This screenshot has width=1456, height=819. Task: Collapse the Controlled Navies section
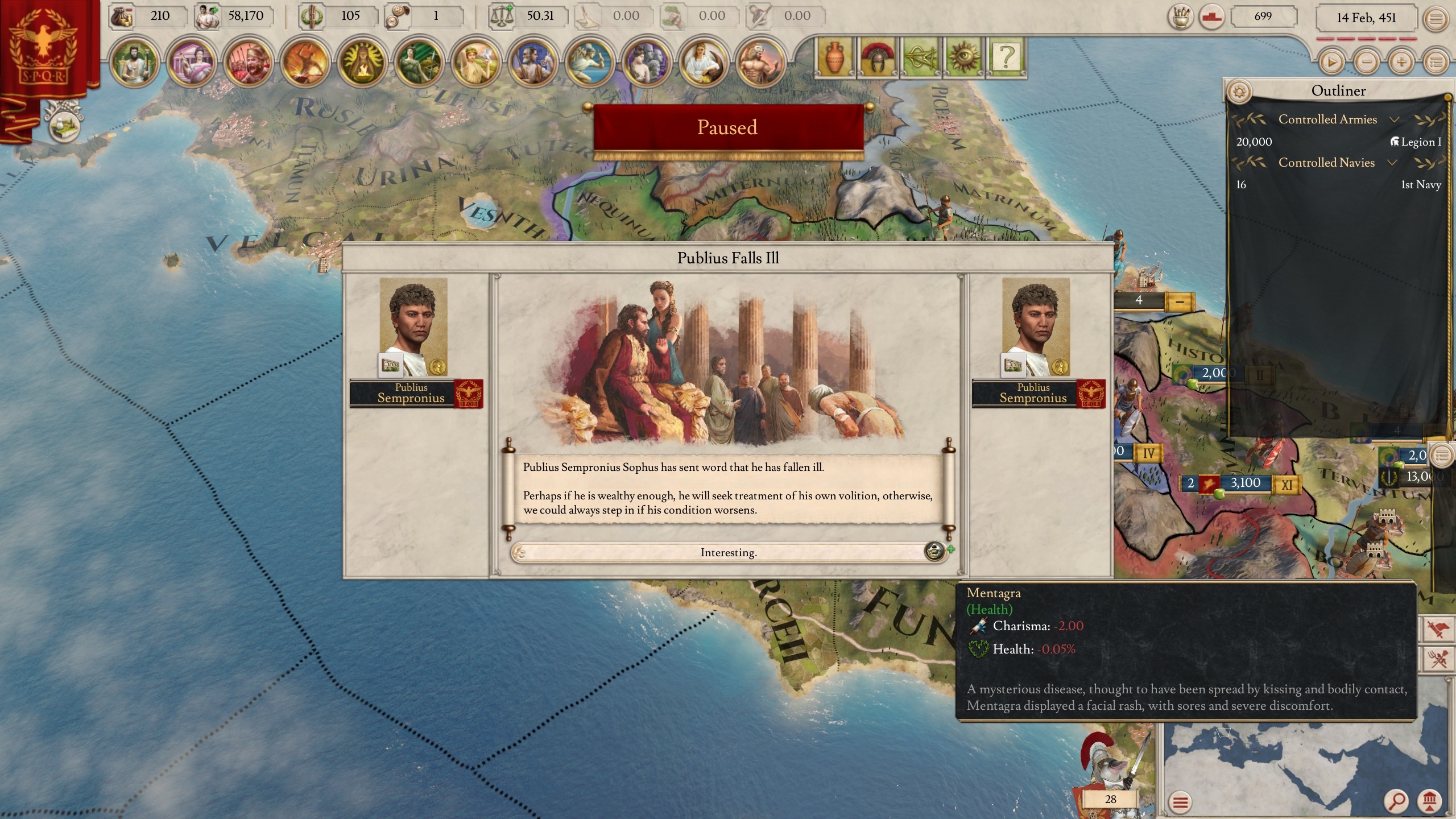[1392, 163]
